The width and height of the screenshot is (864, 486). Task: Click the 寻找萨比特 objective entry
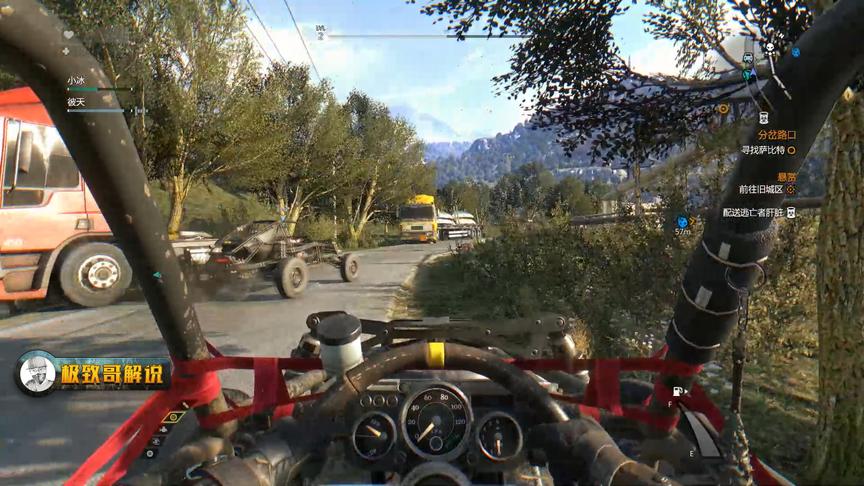point(766,150)
